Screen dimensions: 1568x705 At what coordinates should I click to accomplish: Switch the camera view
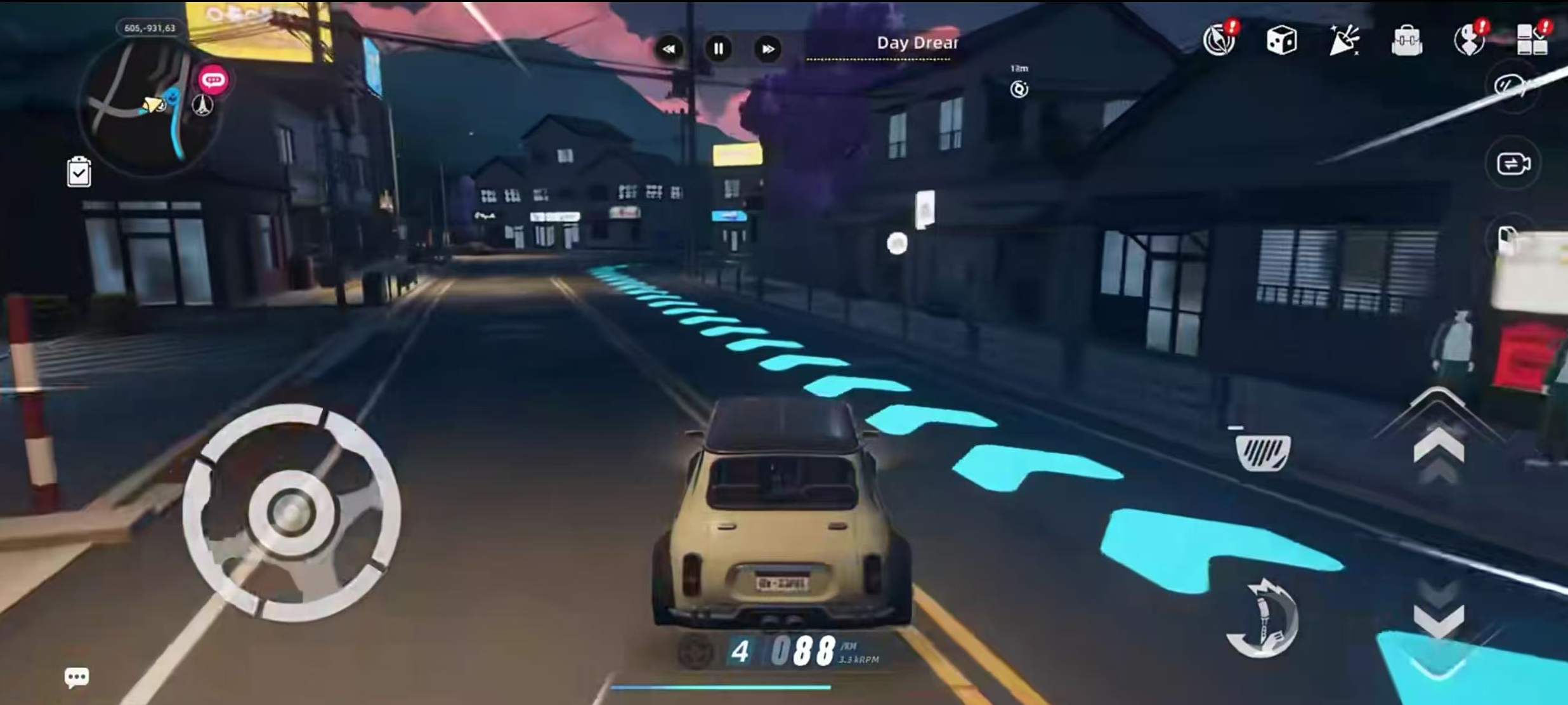tap(1513, 164)
